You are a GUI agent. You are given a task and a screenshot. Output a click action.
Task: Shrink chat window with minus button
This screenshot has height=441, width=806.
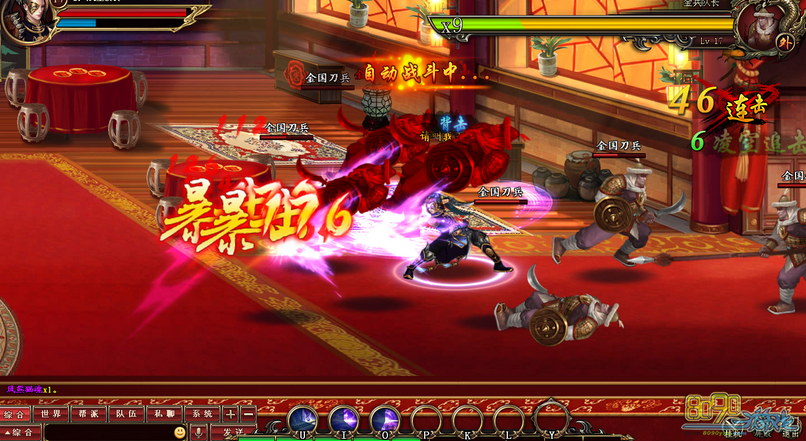(248, 413)
